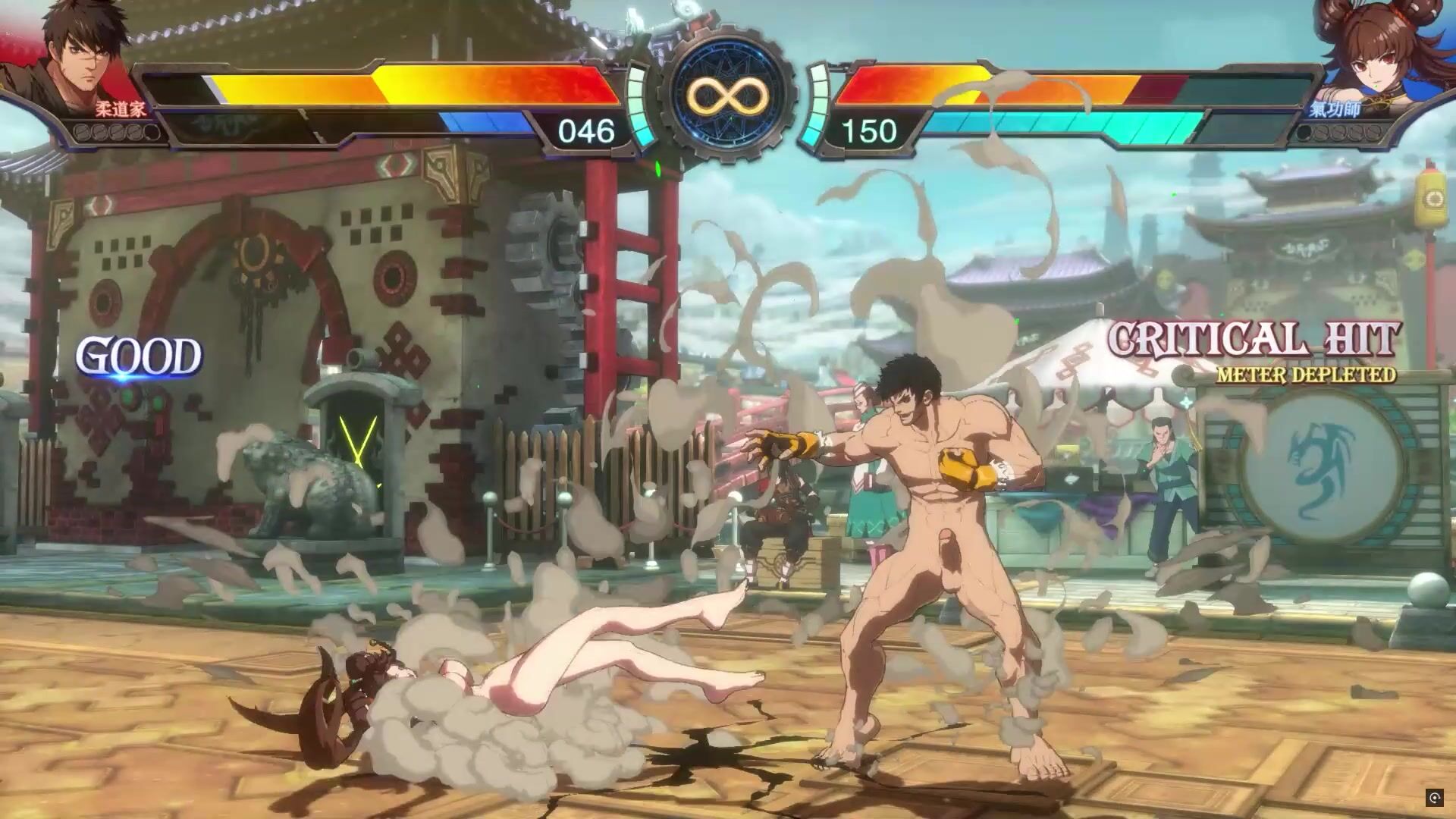
Task: Click the circular-arrow overlay icon in the corner
Action: point(1434,797)
